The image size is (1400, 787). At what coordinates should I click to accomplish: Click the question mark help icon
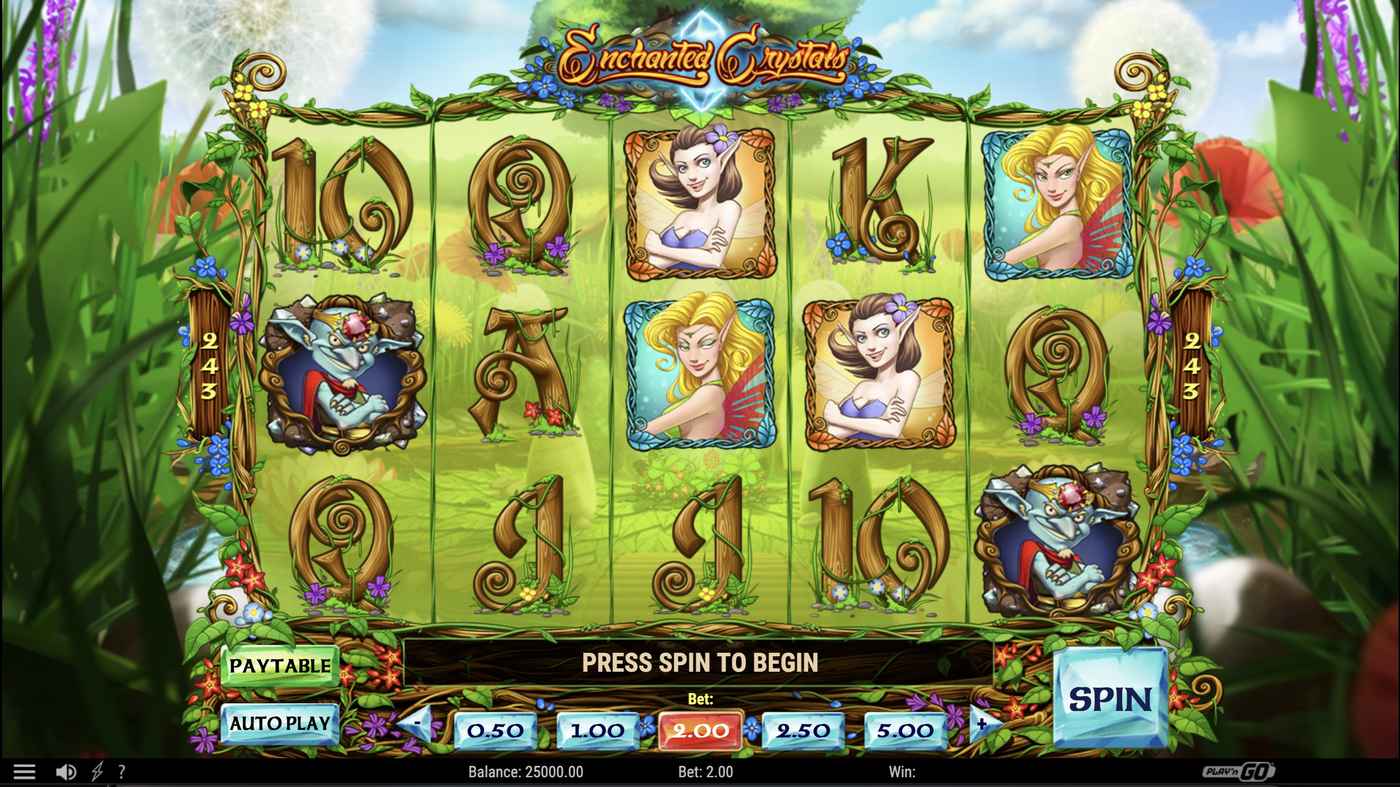(122, 770)
